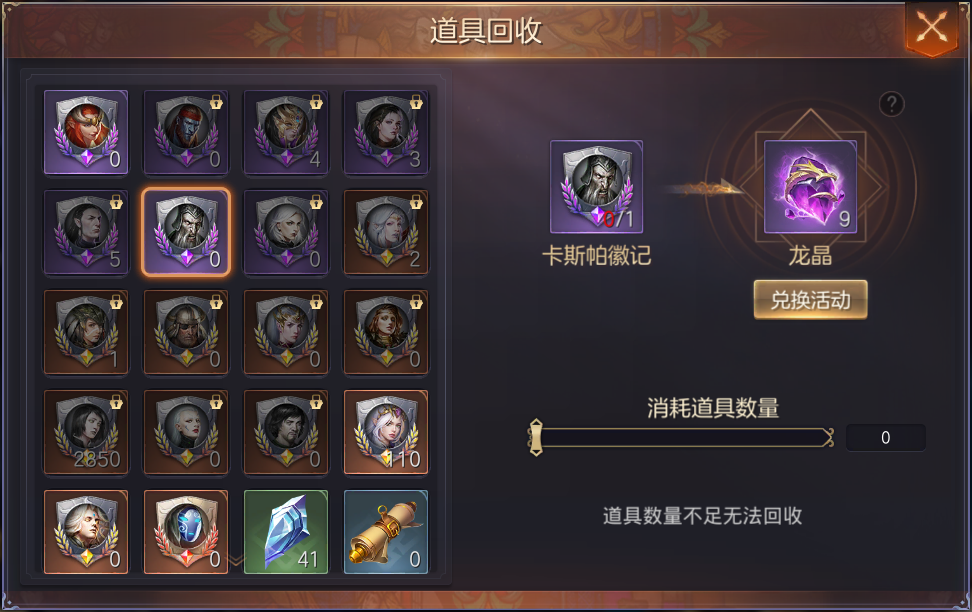The width and height of the screenshot is (972, 612).
Task: Select the emblem slot with 110 count
Action: click(x=386, y=432)
